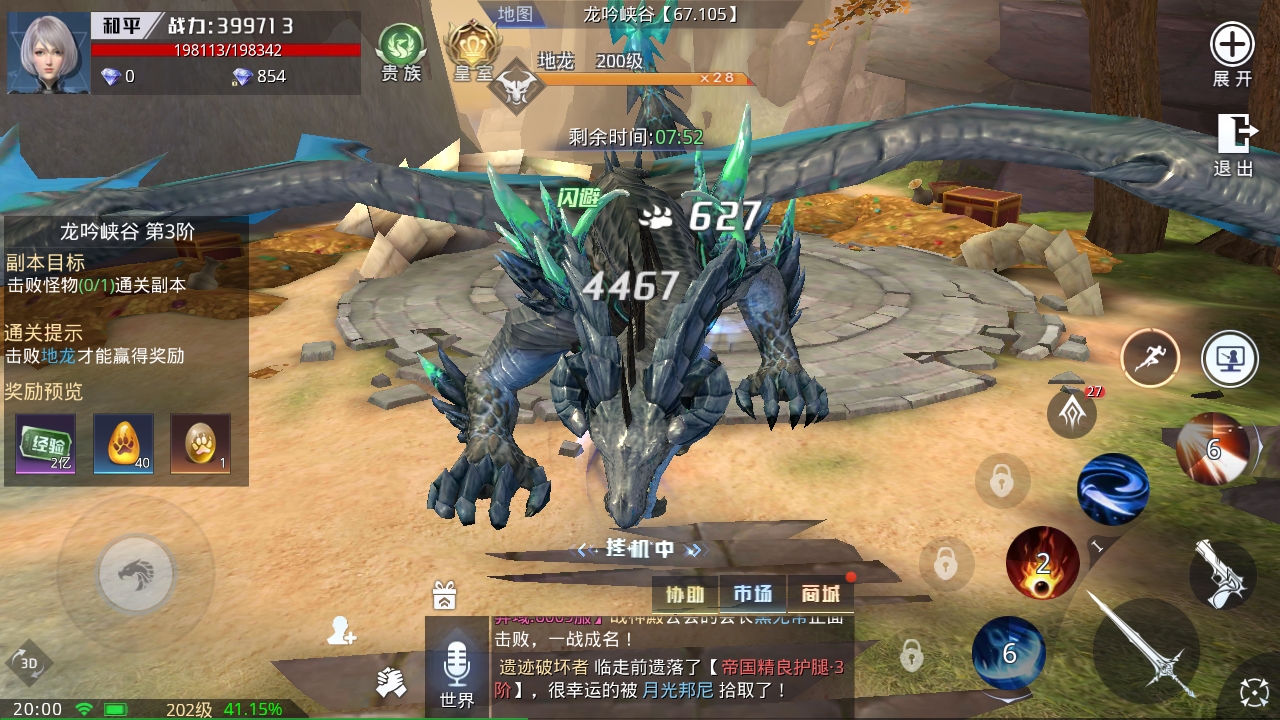Toggle the 挂机中 auto-battle status
Image resolution: width=1280 pixels, height=720 pixels.
pos(640,549)
